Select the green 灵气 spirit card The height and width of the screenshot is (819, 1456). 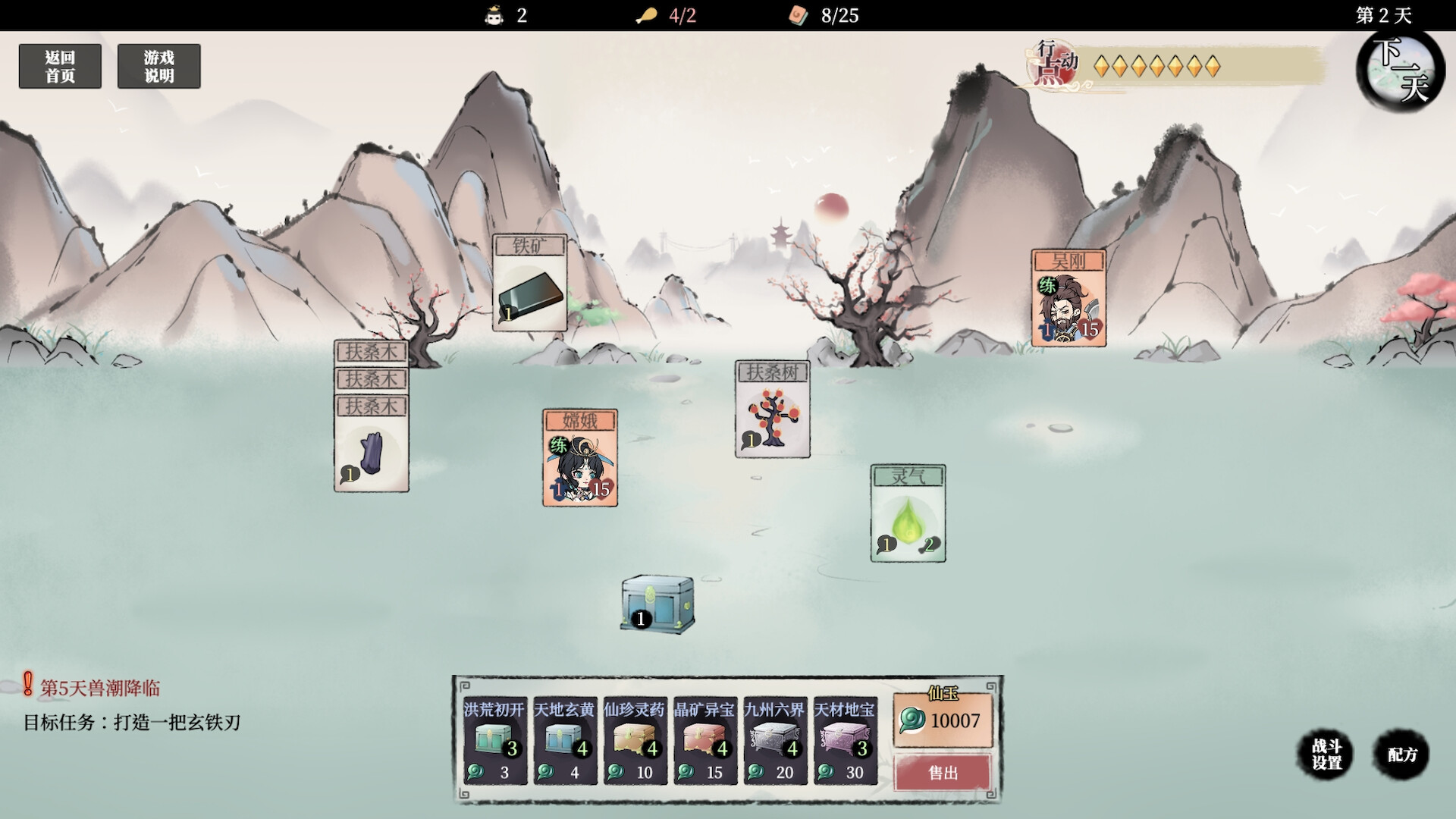tap(908, 513)
